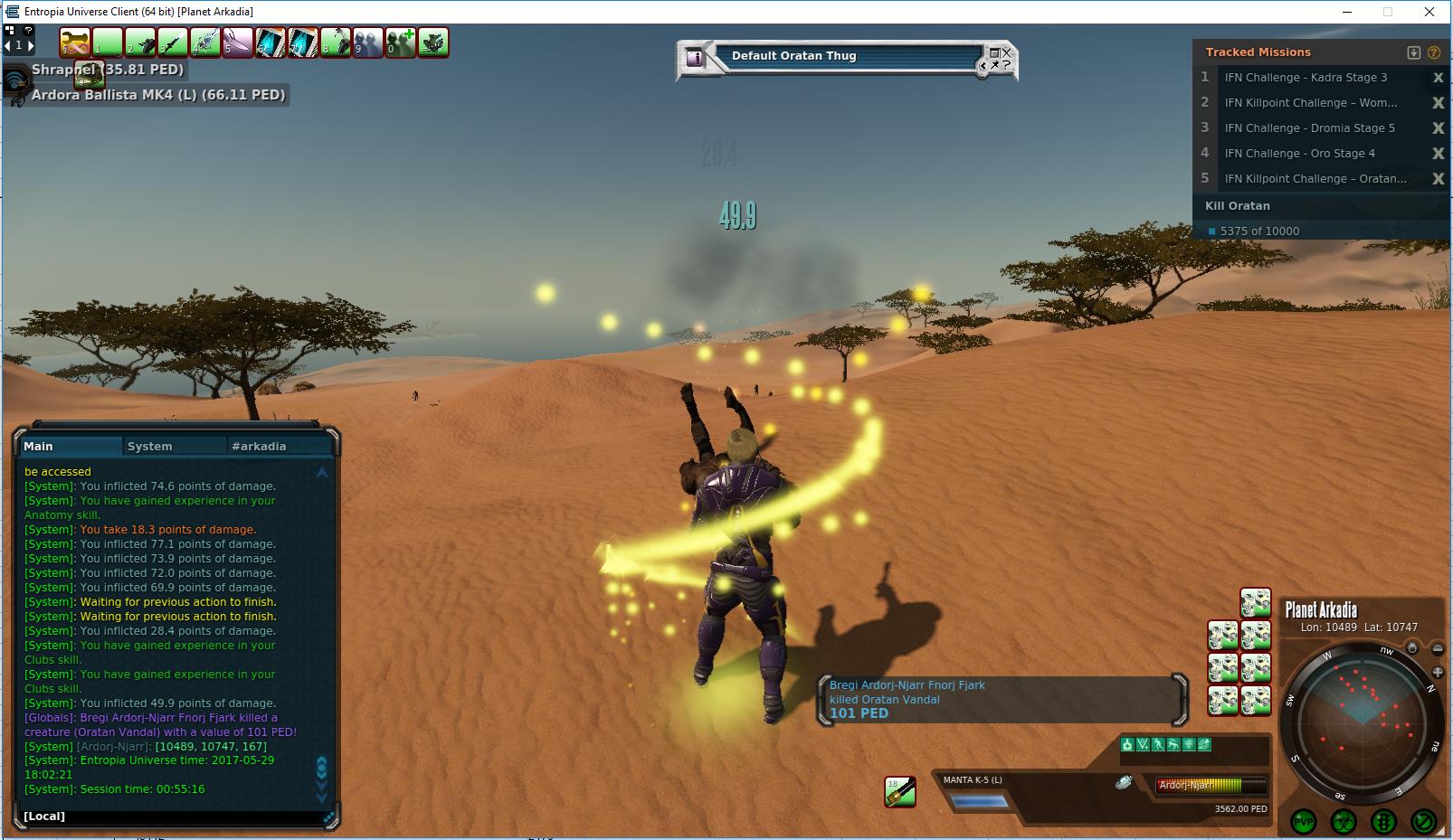Activate hotbar slot 5 knife icon
1453x840 pixels.
click(x=238, y=42)
